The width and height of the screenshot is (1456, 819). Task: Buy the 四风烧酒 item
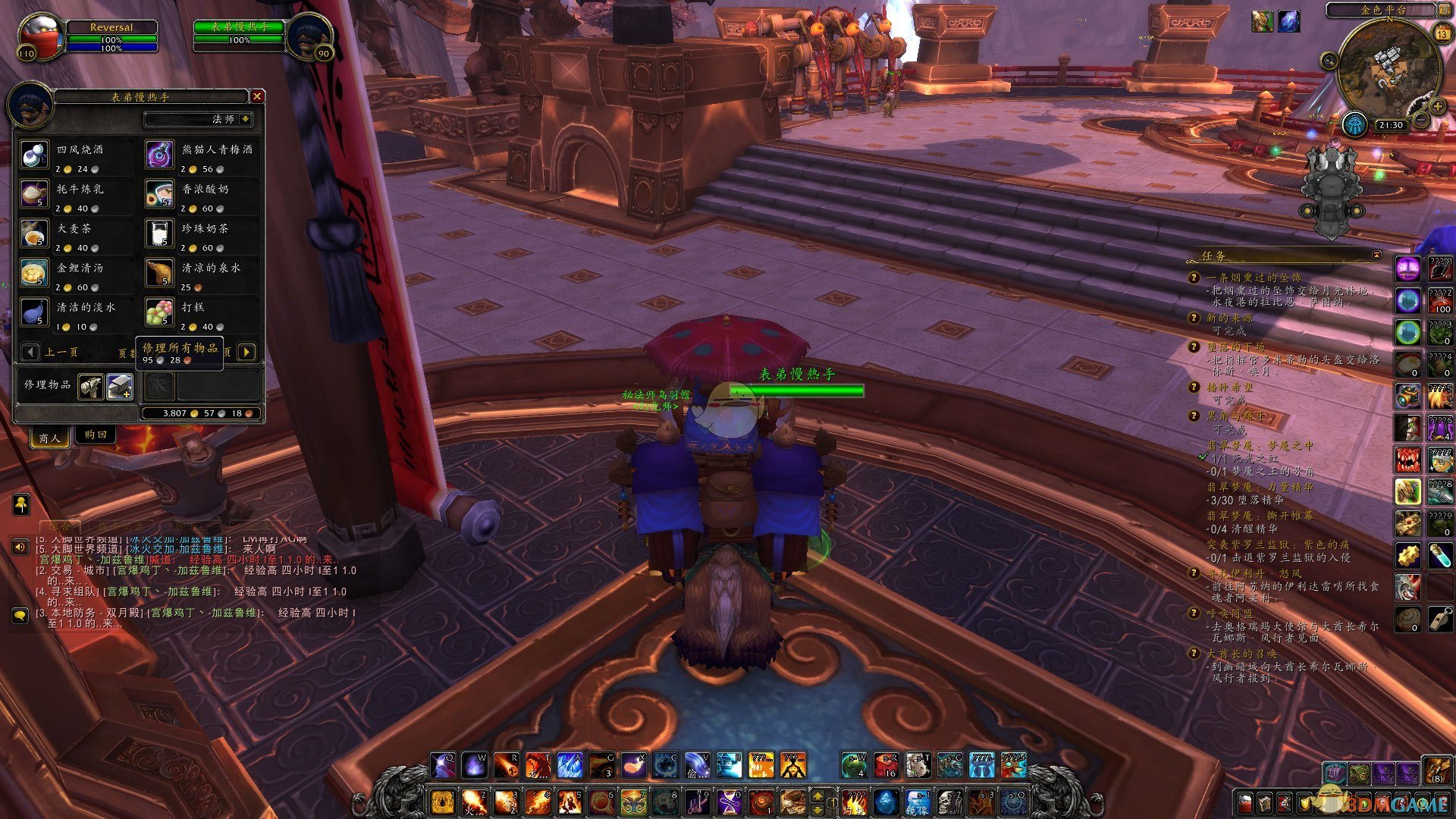[x=34, y=155]
